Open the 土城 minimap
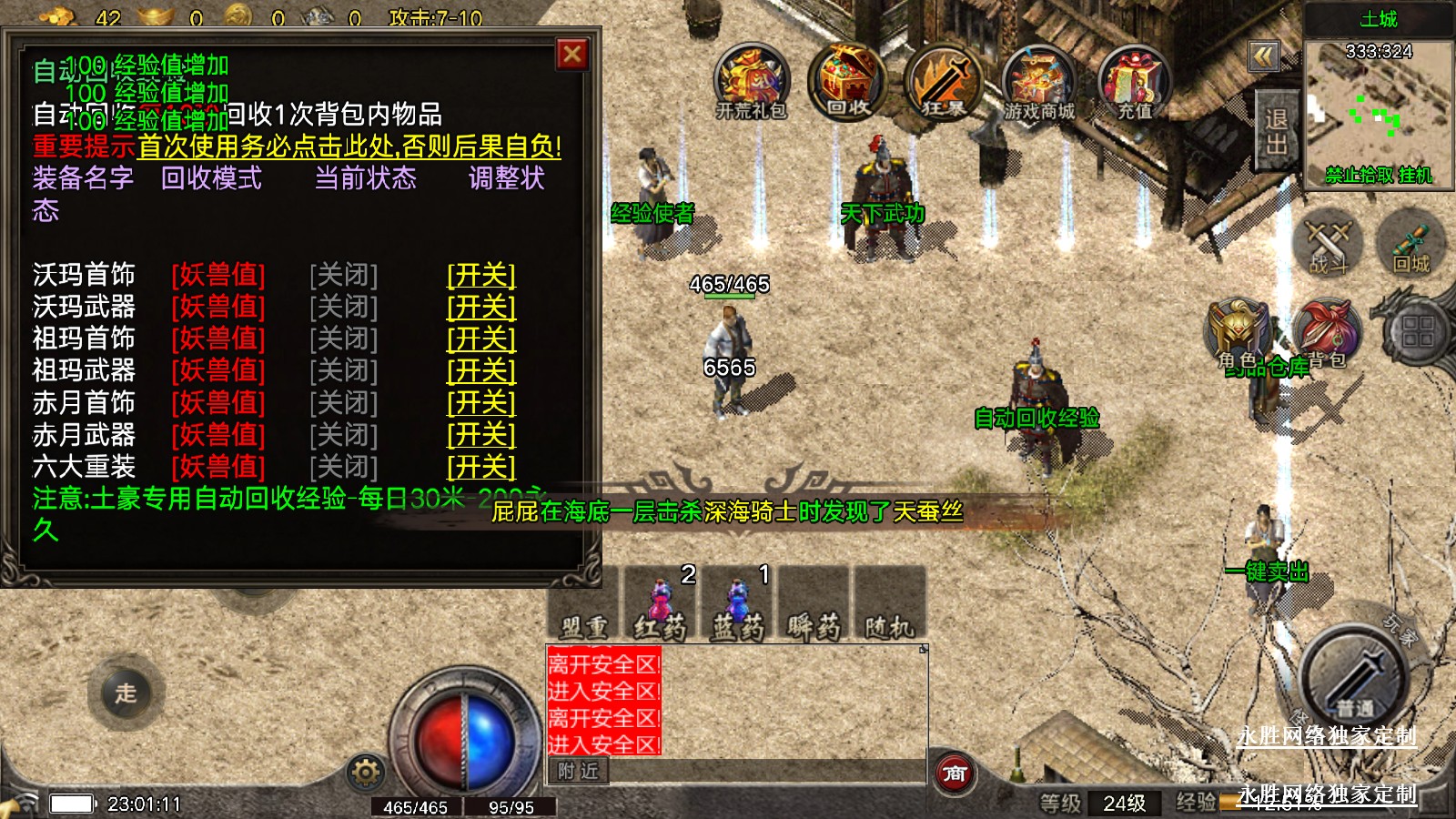Image resolution: width=1456 pixels, height=819 pixels. coord(1379,109)
